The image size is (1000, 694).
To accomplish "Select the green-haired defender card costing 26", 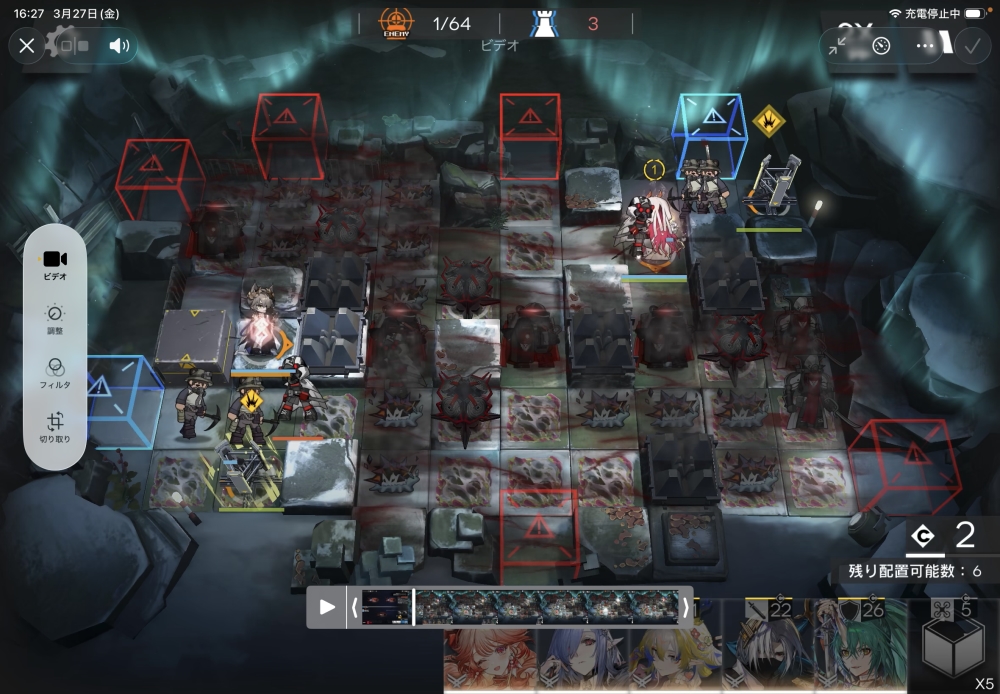I will tap(860, 648).
